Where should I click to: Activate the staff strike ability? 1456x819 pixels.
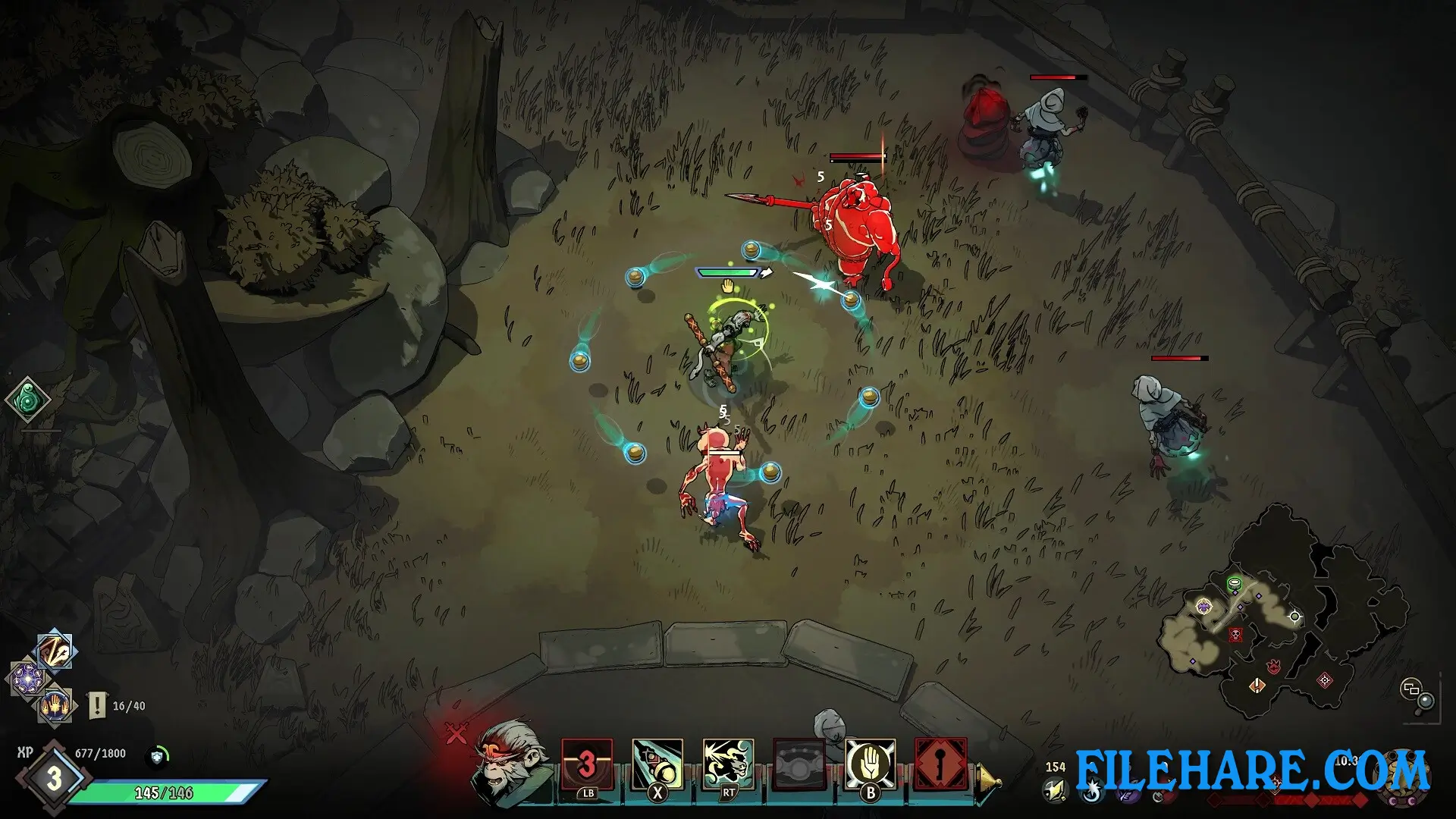[657, 764]
